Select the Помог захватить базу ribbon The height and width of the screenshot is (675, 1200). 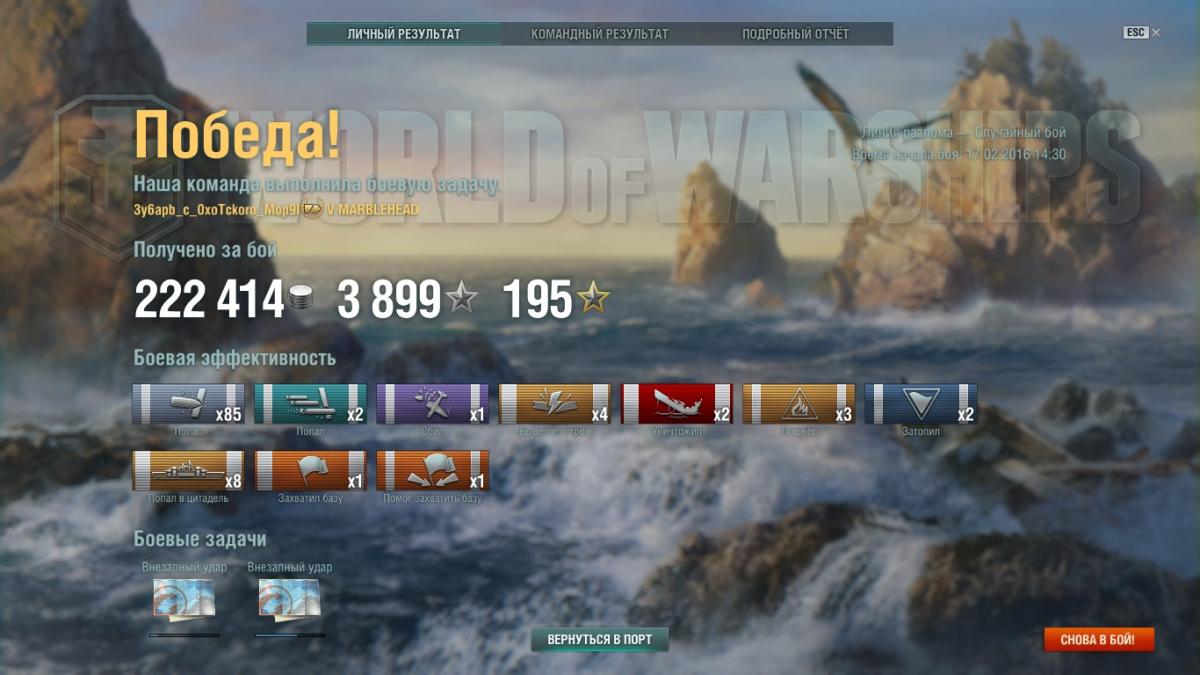pos(432,471)
